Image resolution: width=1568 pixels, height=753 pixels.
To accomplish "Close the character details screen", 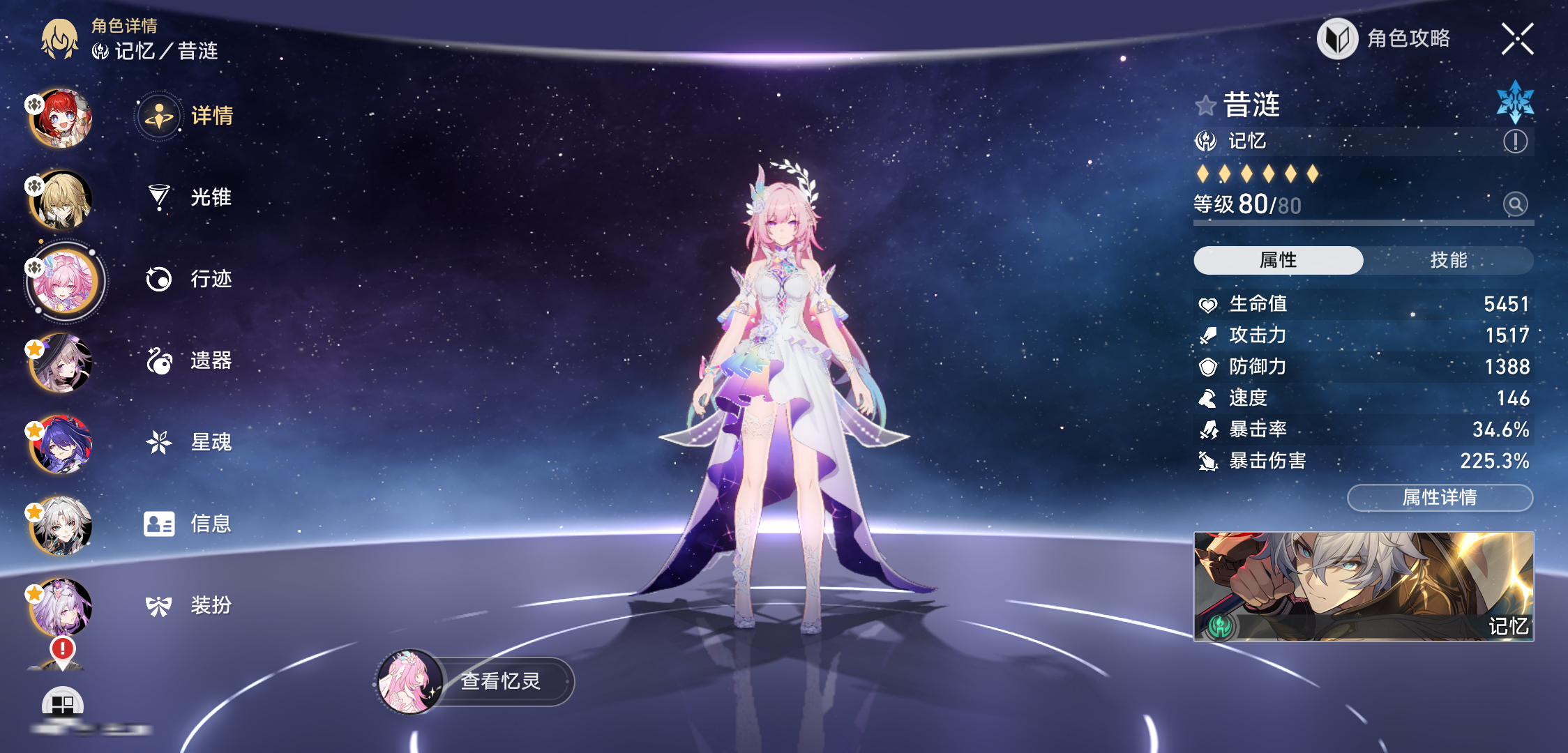I will [x=1517, y=39].
